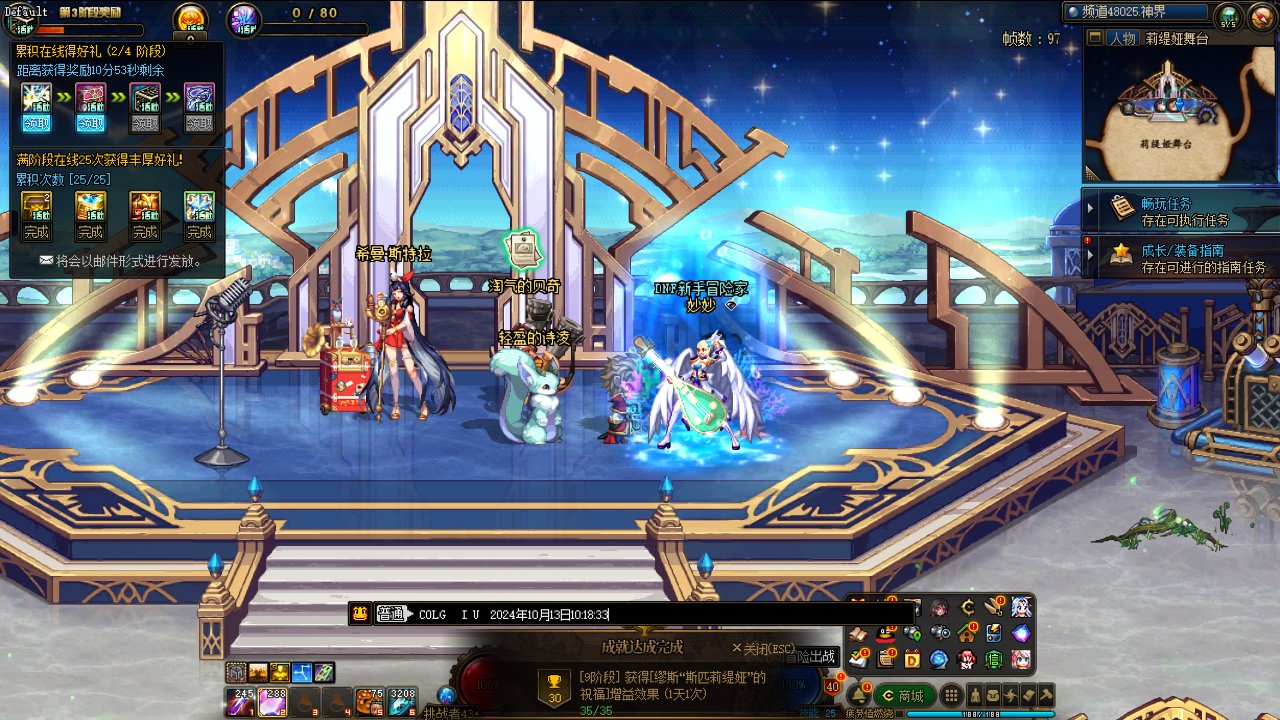Open the orange house icon
This screenshot has width=1280, height=720.
[966, 633]
